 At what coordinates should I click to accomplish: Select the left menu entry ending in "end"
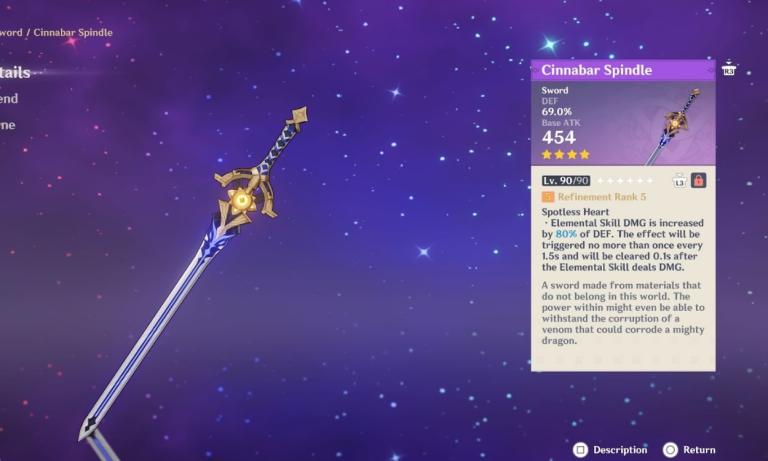(x=9, y=99)
